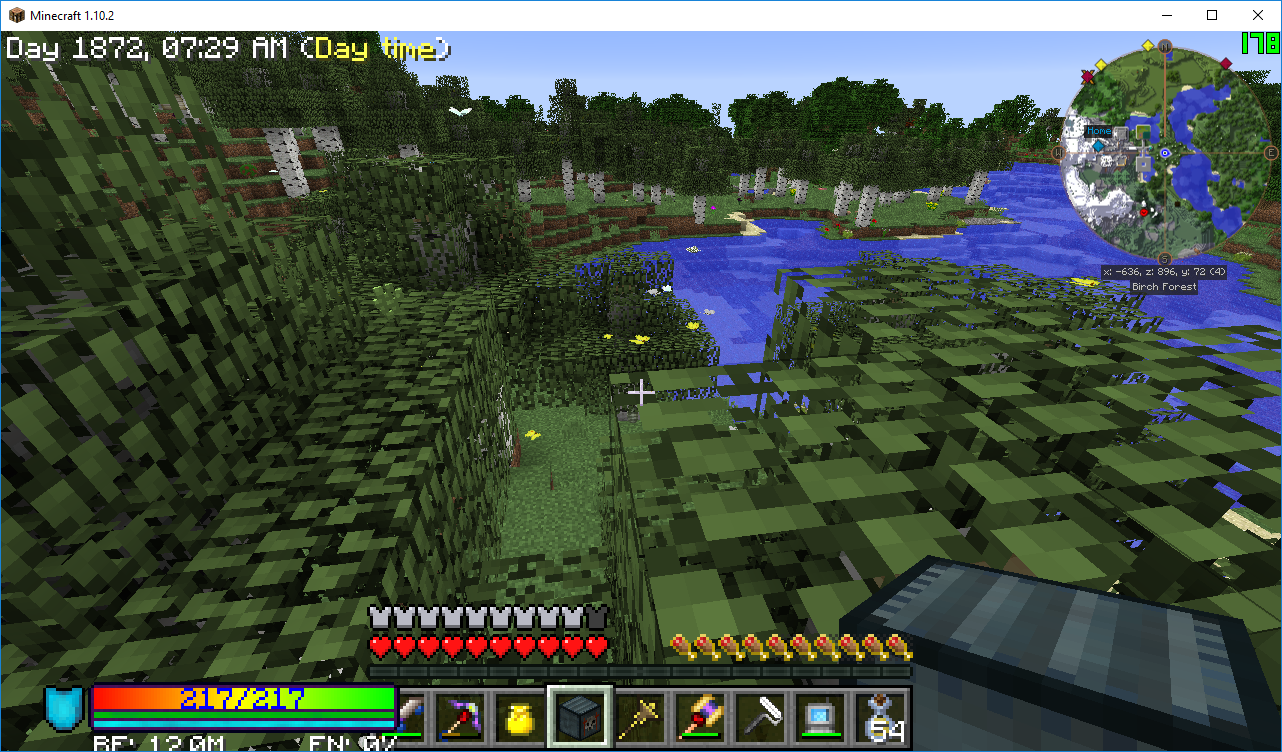This screenshot has width=1282, height=752.
Task: Select the yellow gold bag slot
Action: pos(520,716)
